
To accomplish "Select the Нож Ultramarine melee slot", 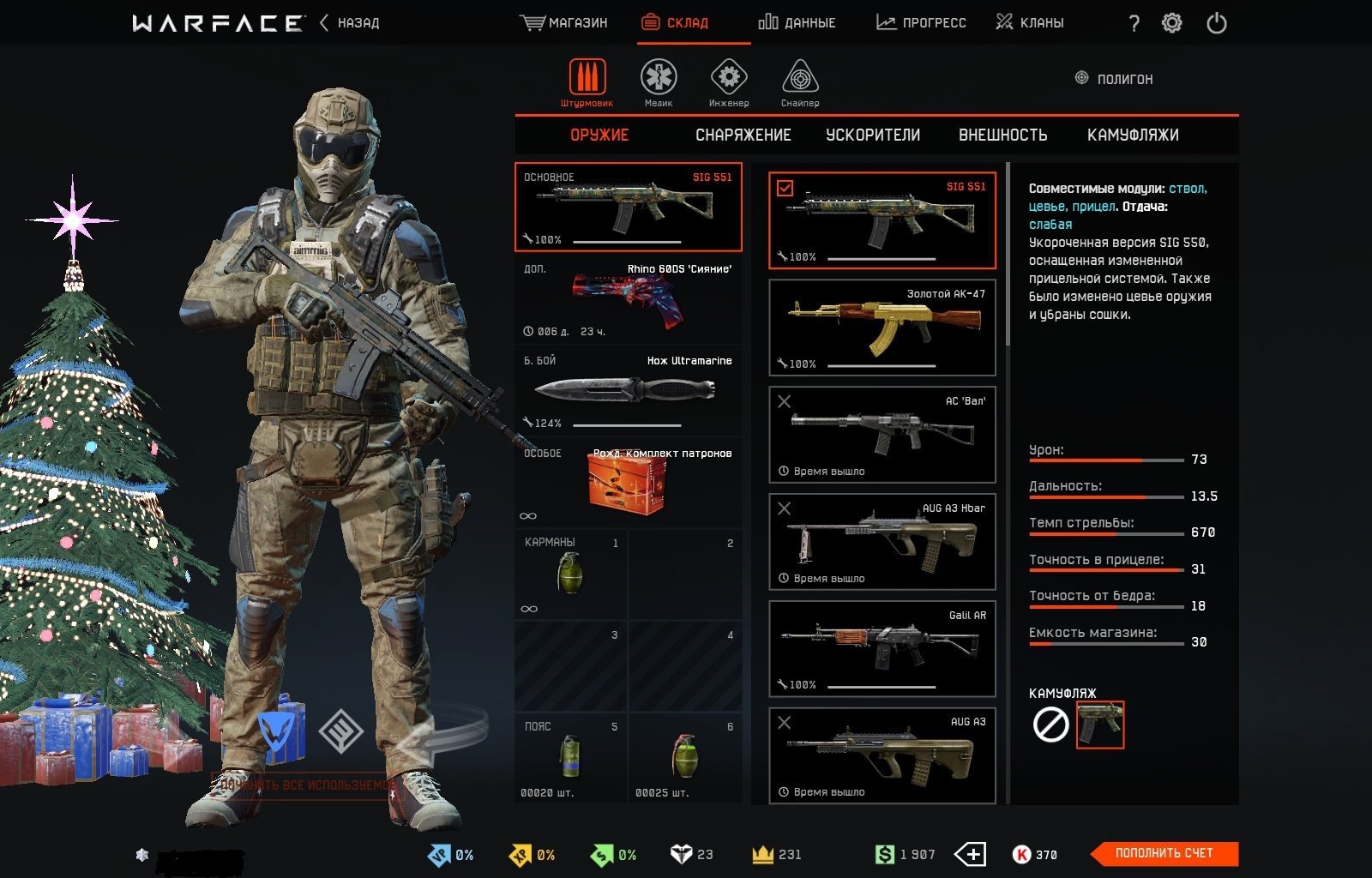I will 628,392.
